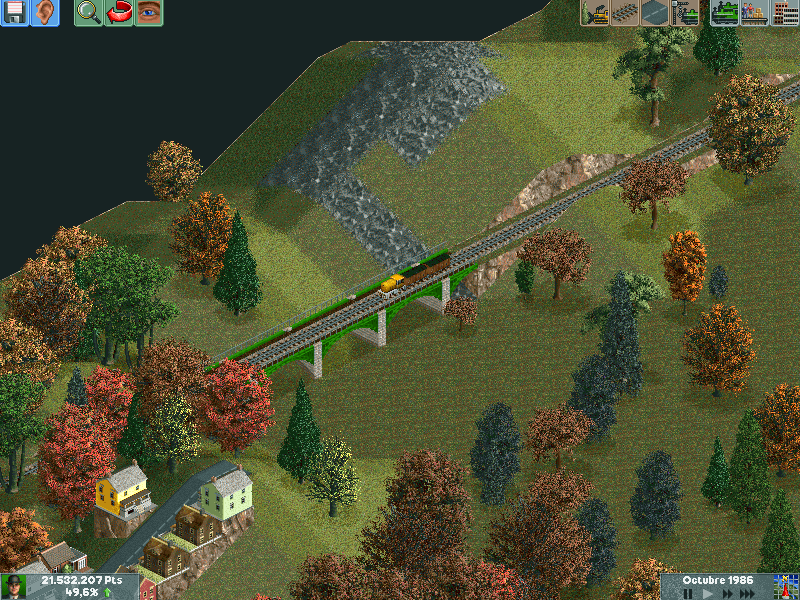Open the bulldozer terrain tools
The width and height of the screenshot is (800, 600).
[596, 13]
